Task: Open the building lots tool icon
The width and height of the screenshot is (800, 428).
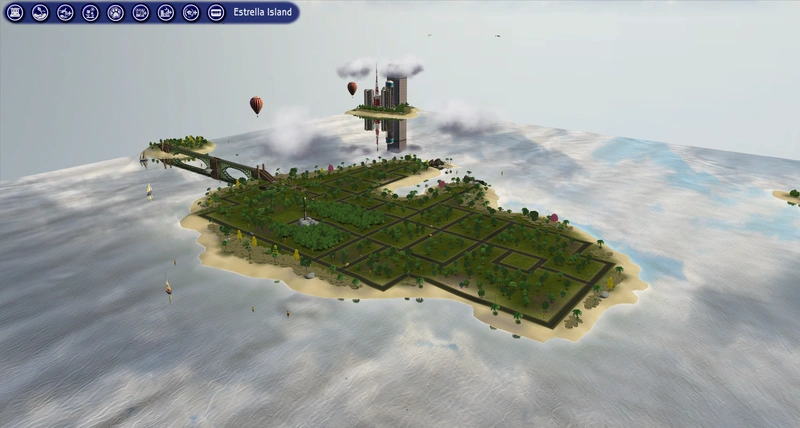Action: [15, 13]
